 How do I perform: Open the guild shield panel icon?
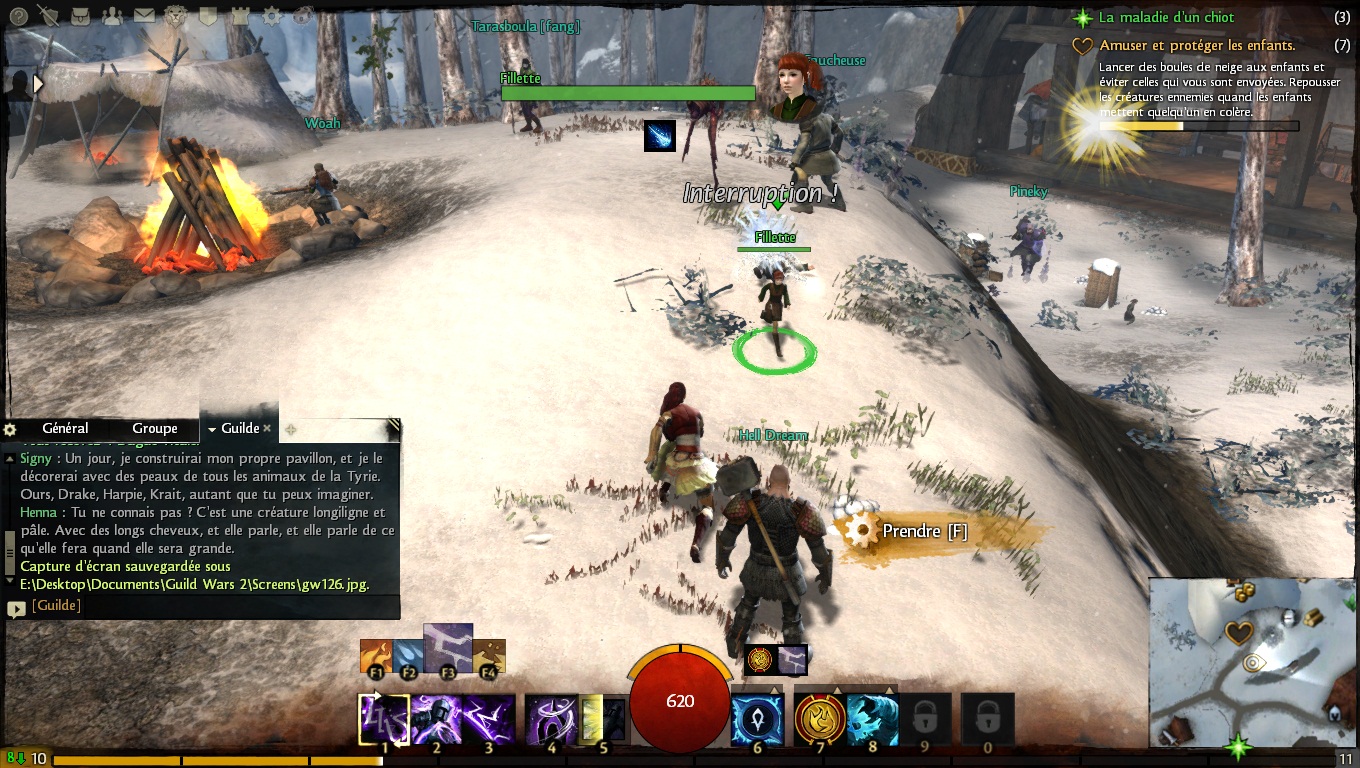tap(208, 15)
